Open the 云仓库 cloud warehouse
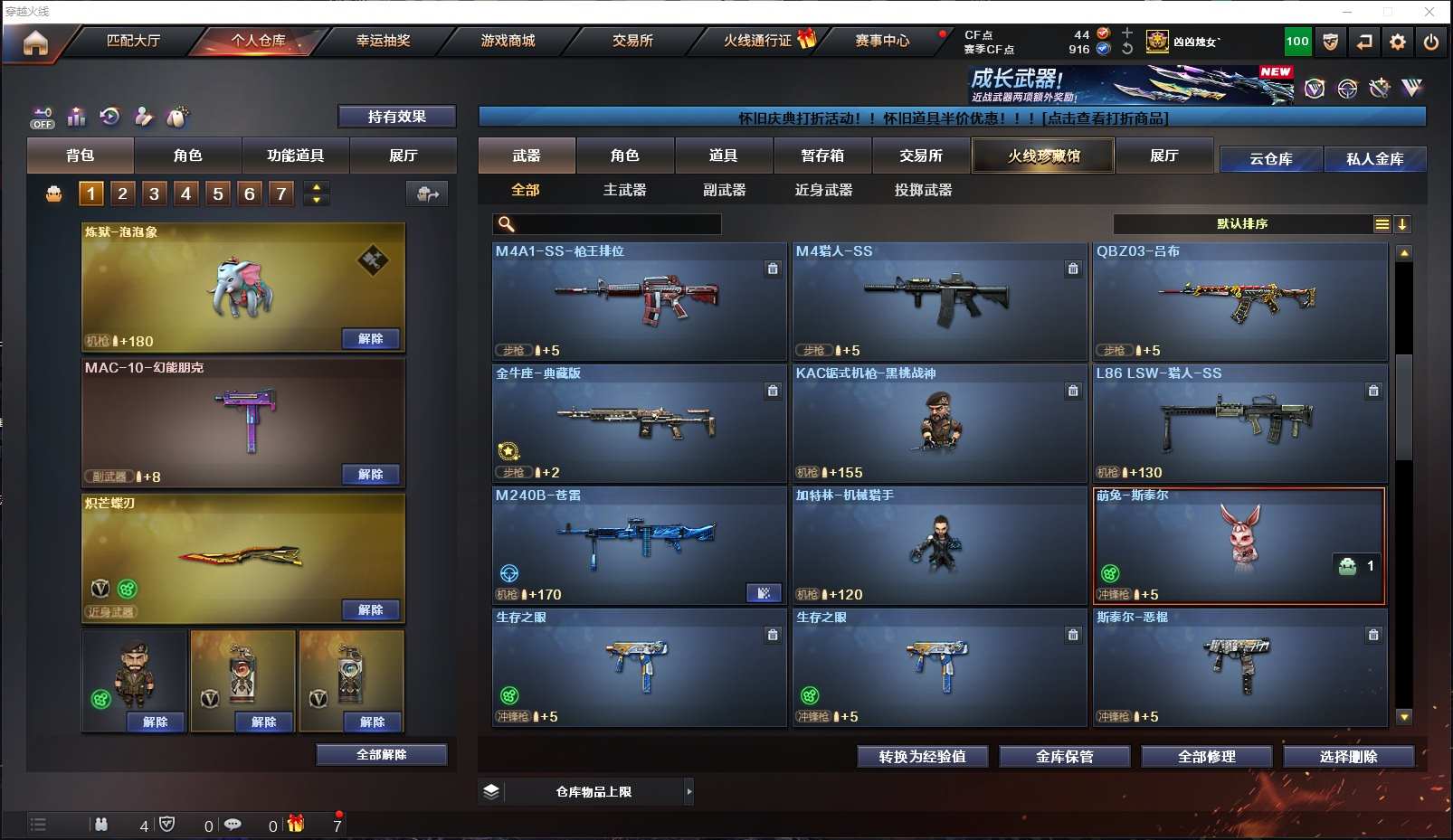This screenshot has height=840, width=1453. click(x=1270, y=159)
